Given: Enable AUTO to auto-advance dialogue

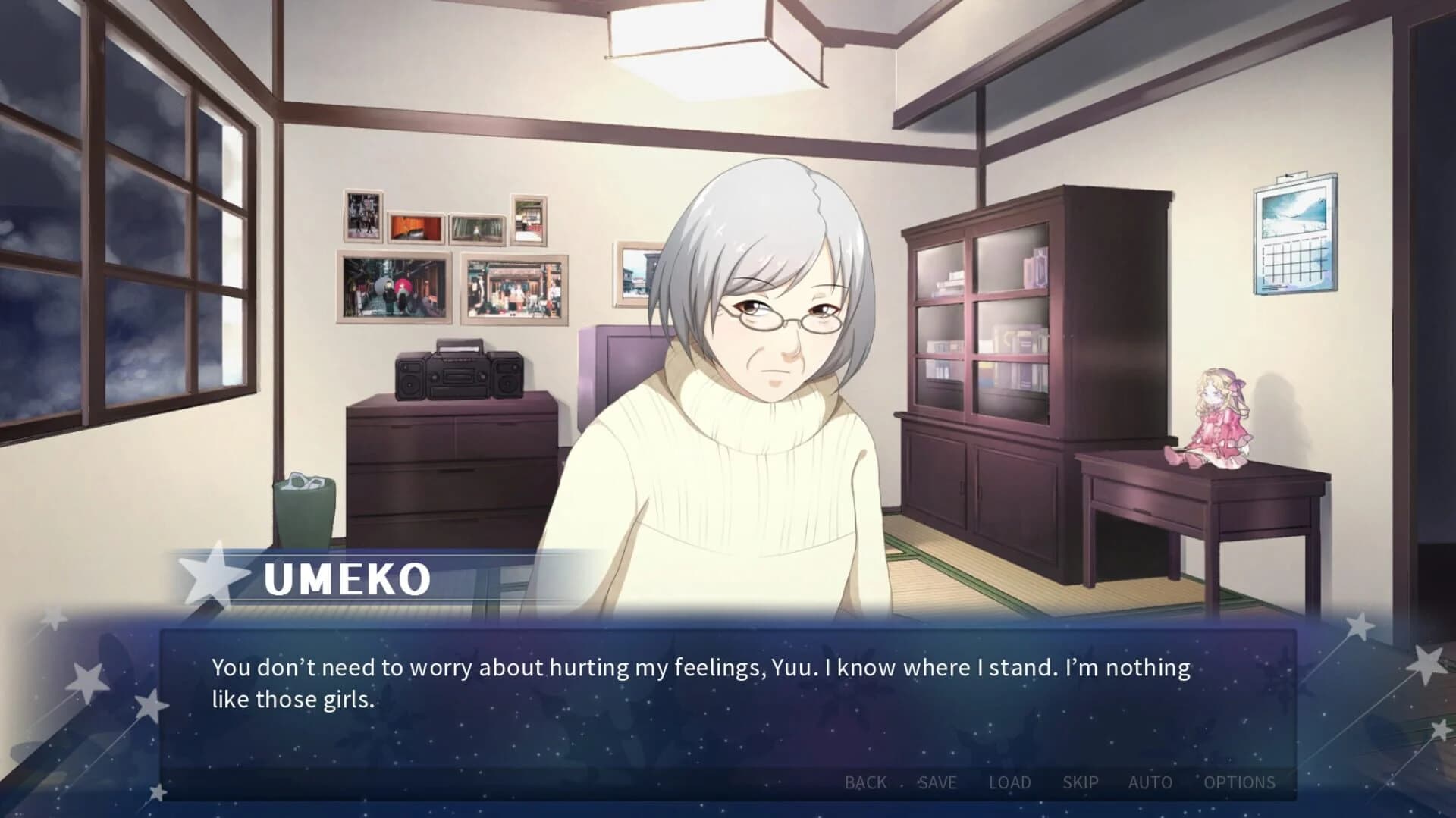Looking at the screenshot, I should pos(1150,782).
